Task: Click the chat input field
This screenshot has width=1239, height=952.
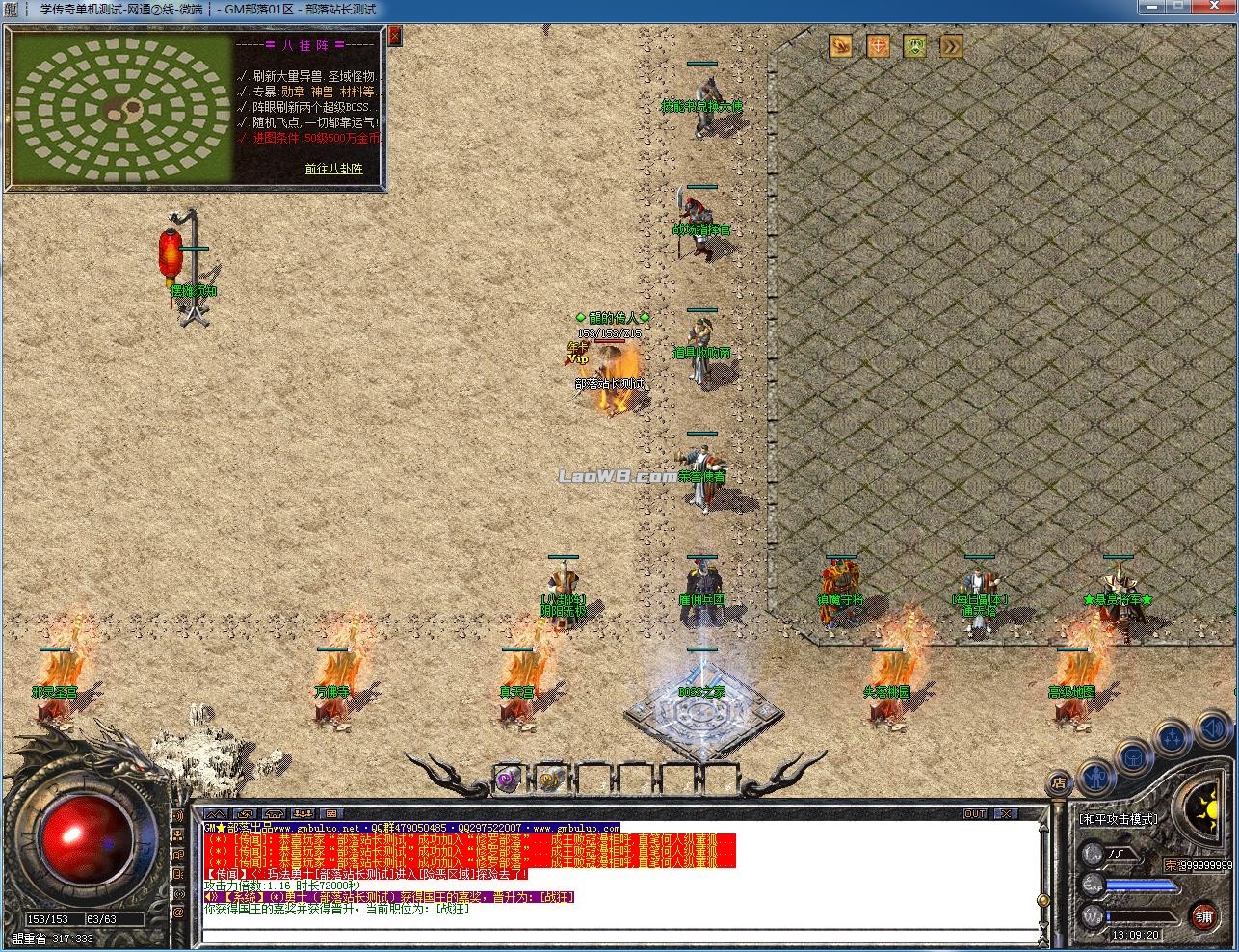Action: tap(617, 933)
